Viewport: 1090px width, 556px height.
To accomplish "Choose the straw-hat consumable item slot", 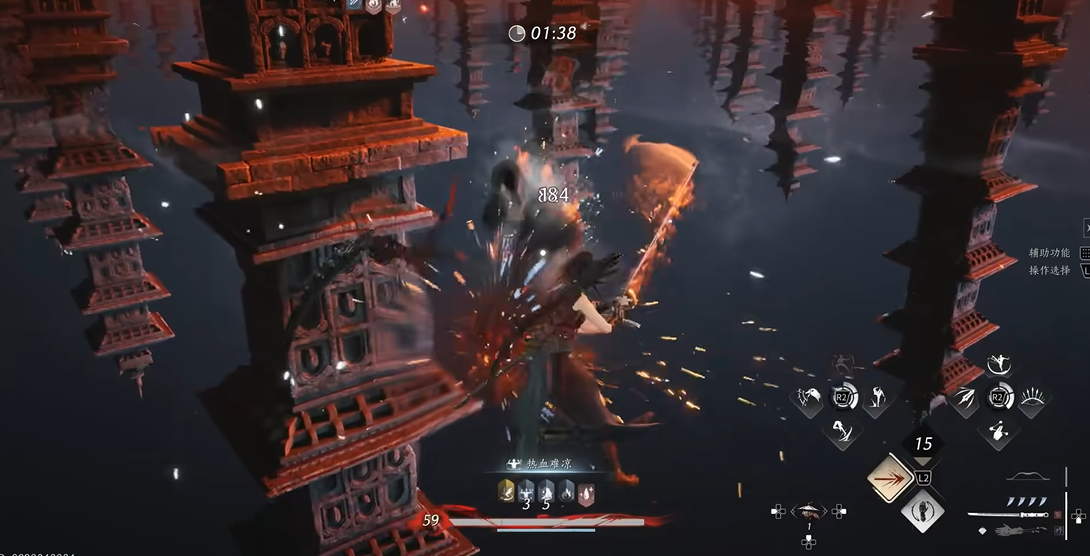I will point(808,511).
